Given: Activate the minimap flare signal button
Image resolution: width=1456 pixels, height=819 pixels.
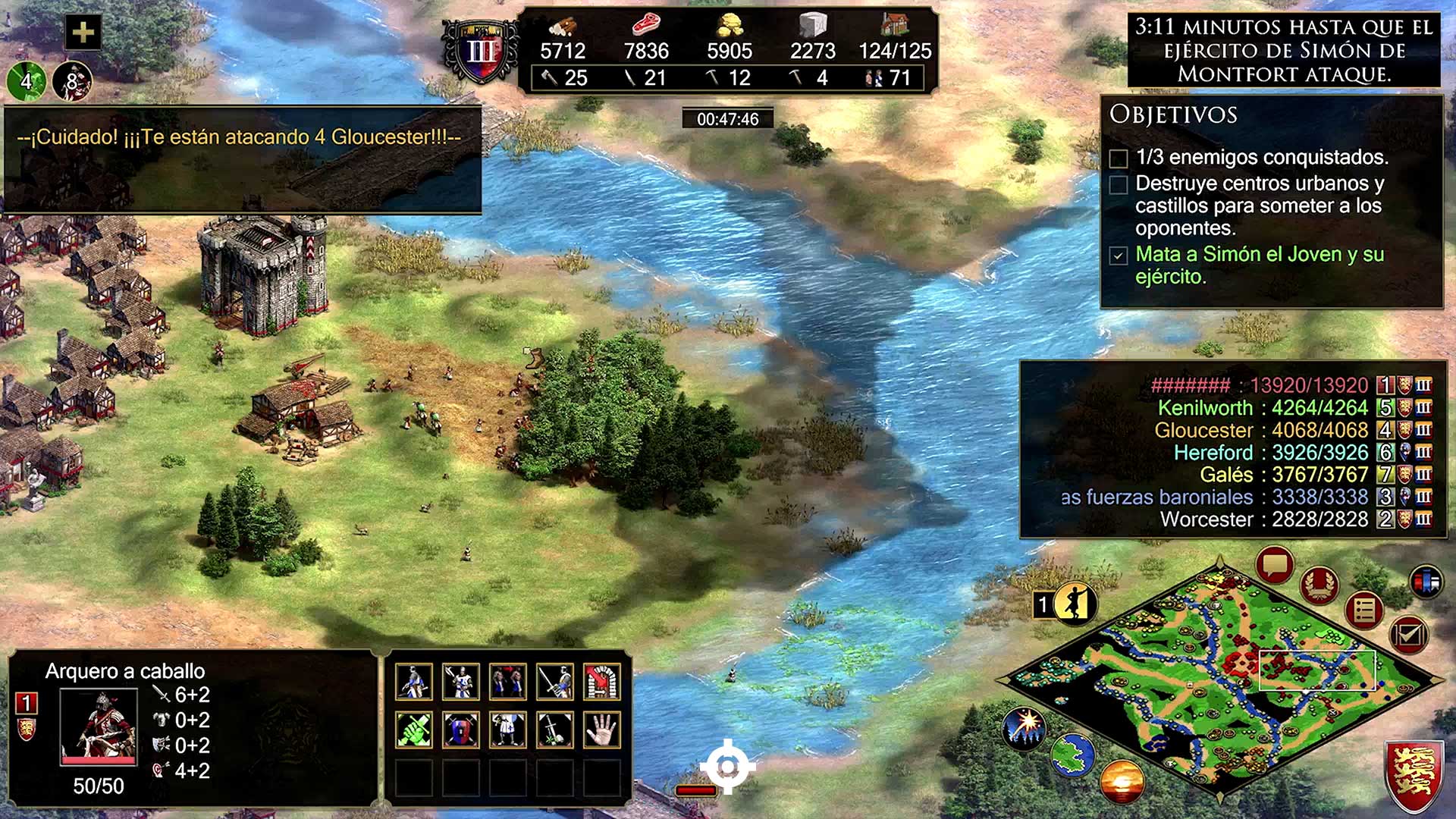Looking at the screenshot, I should (x=1025, y=725).
